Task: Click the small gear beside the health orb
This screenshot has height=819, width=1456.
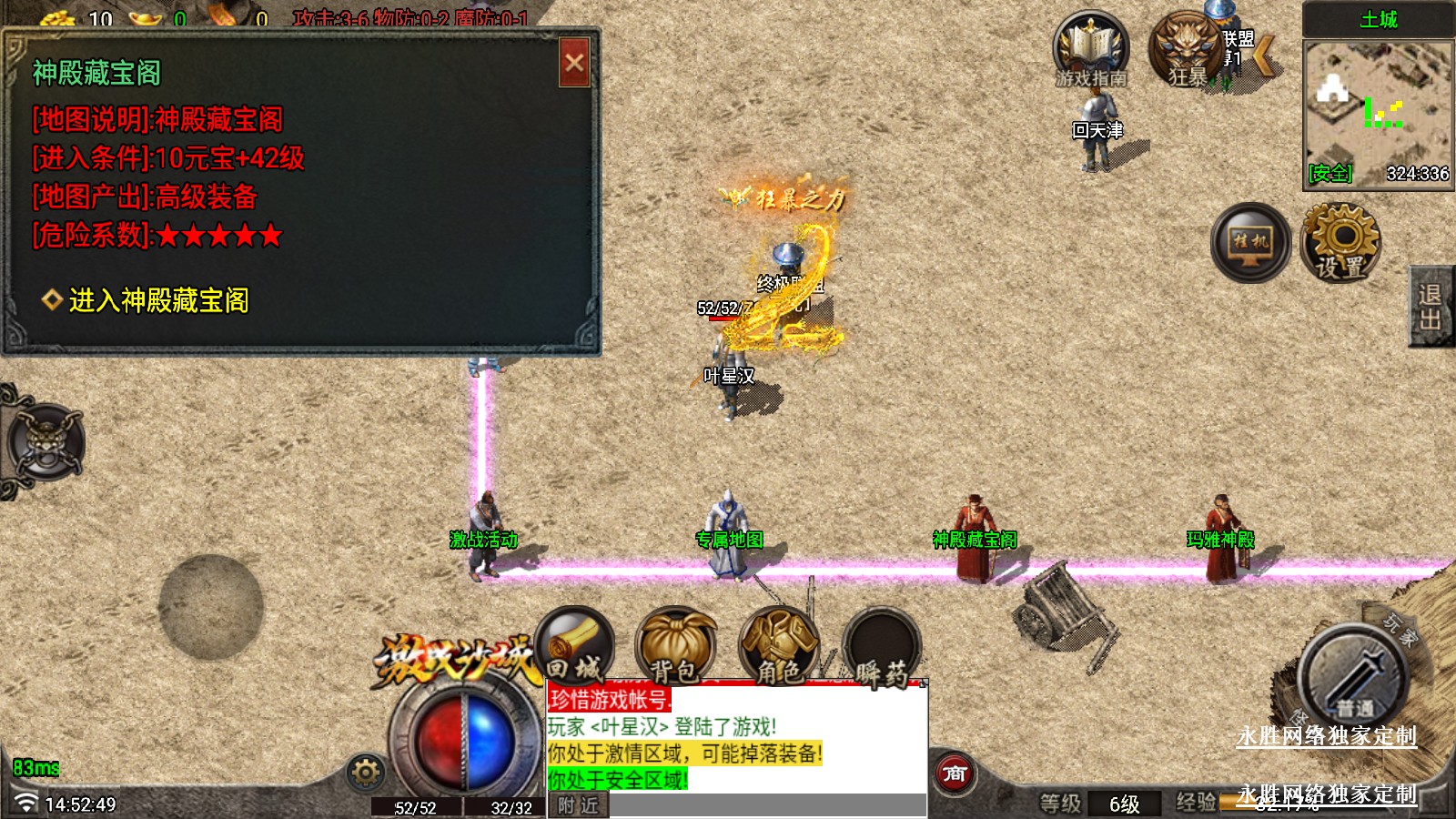Action: click(x=366, y=773)
